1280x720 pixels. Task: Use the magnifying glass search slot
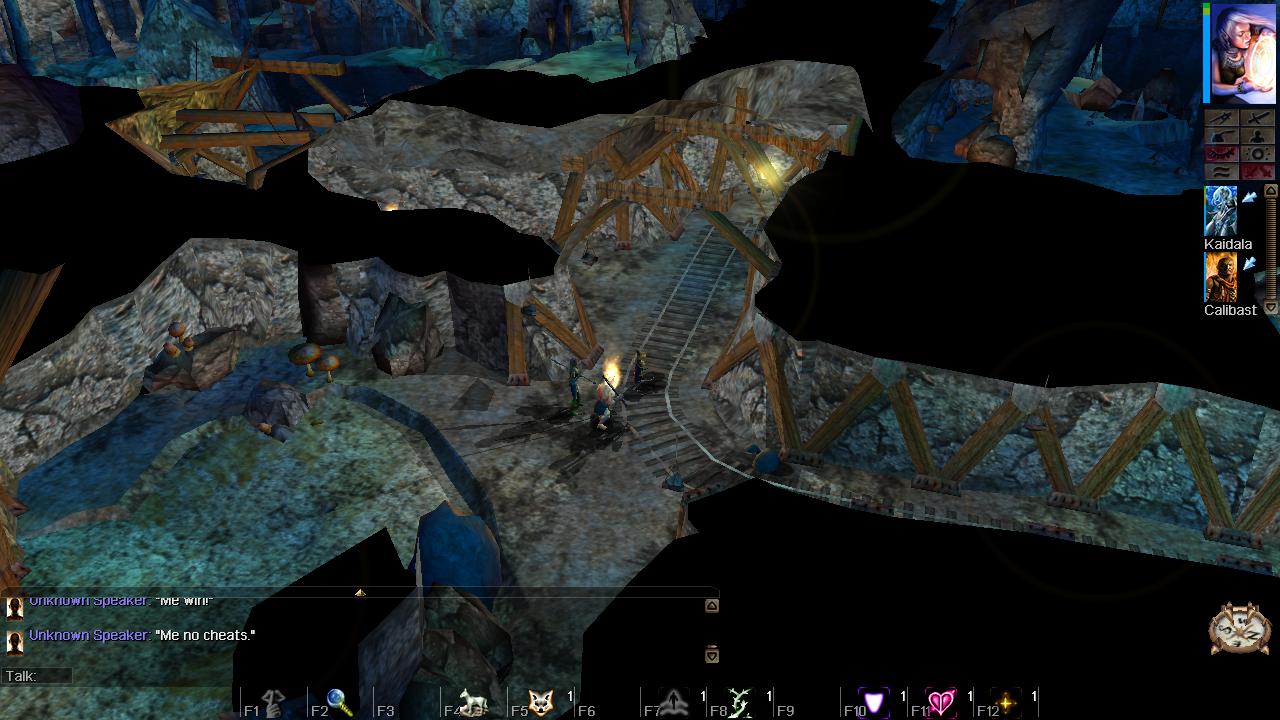(x=340, y=703)
